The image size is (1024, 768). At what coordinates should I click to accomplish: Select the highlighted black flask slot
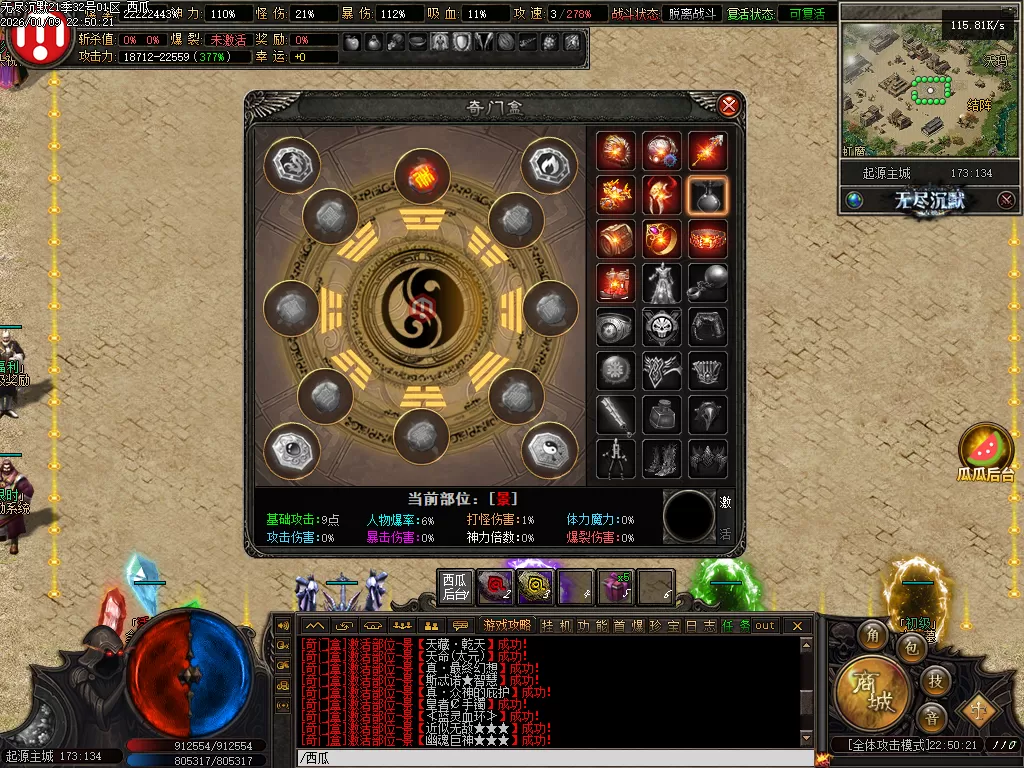coord(708,196)
